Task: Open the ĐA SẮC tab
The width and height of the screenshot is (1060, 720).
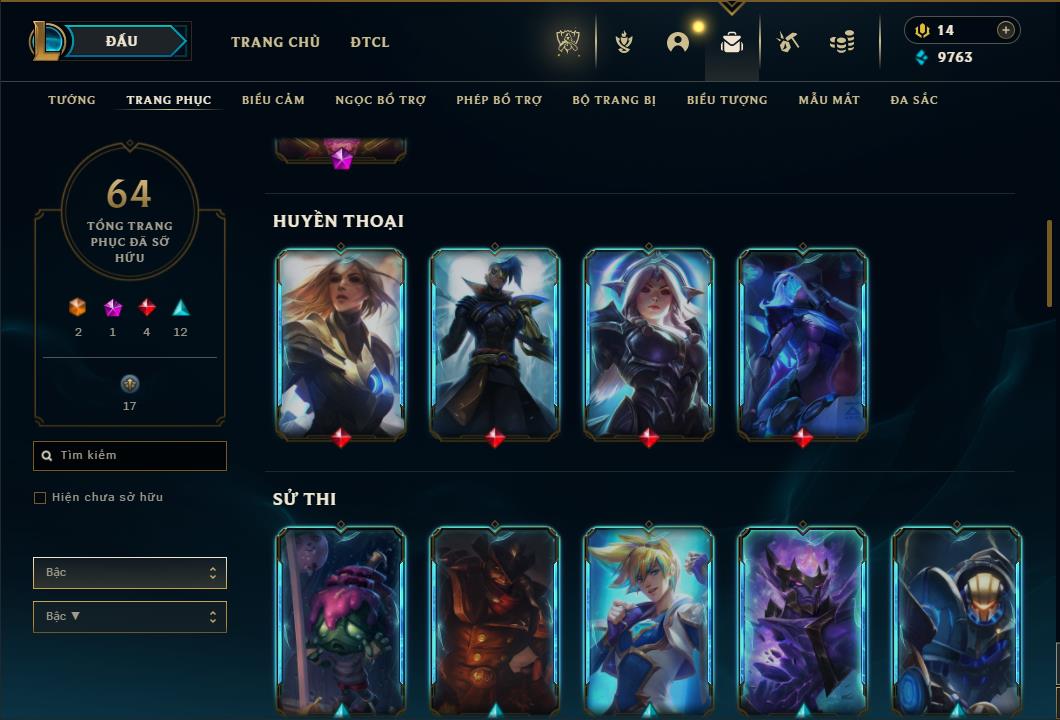Action: click(914, 100)
